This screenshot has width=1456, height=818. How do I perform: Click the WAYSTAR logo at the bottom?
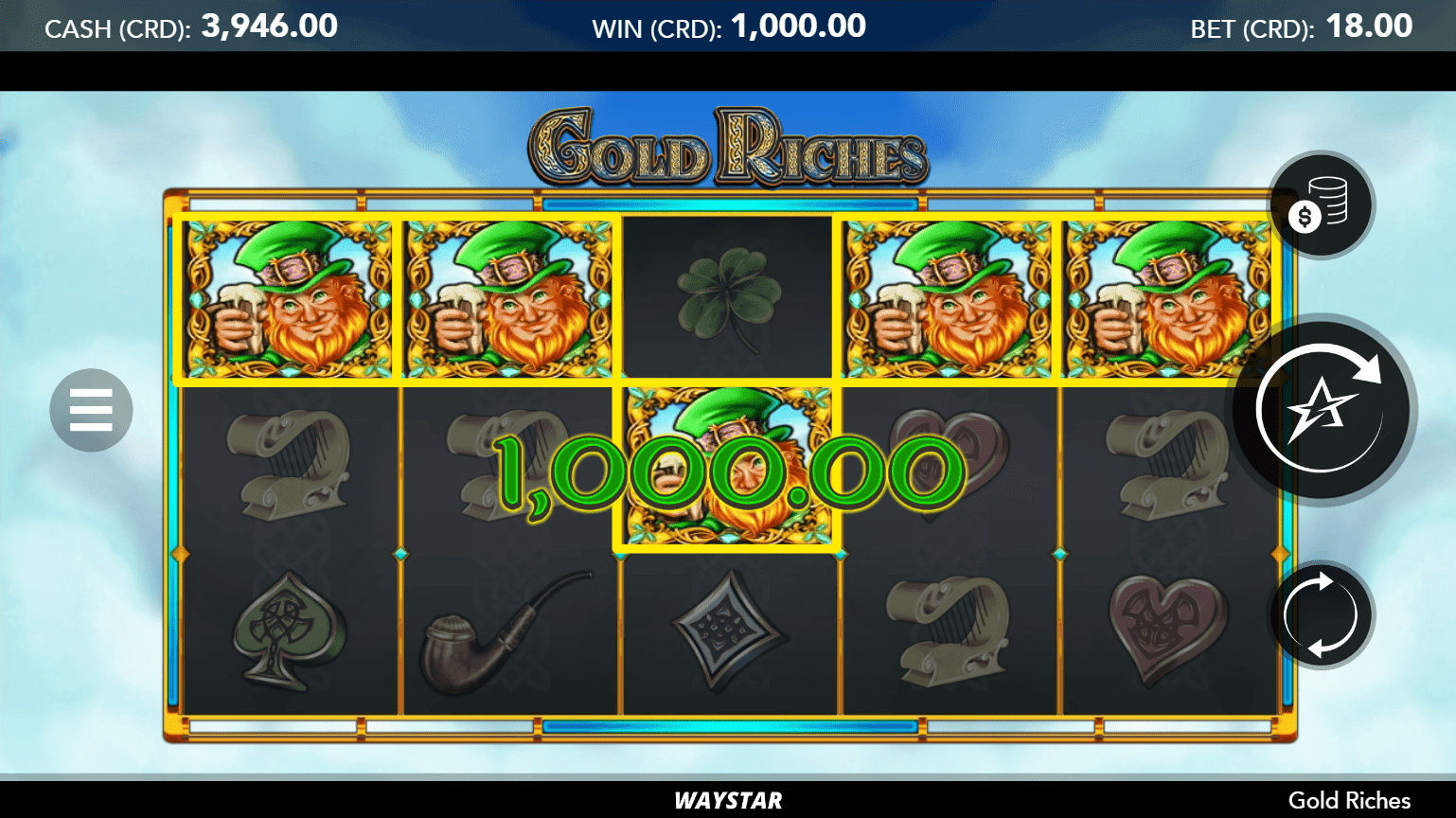(727, 800)
